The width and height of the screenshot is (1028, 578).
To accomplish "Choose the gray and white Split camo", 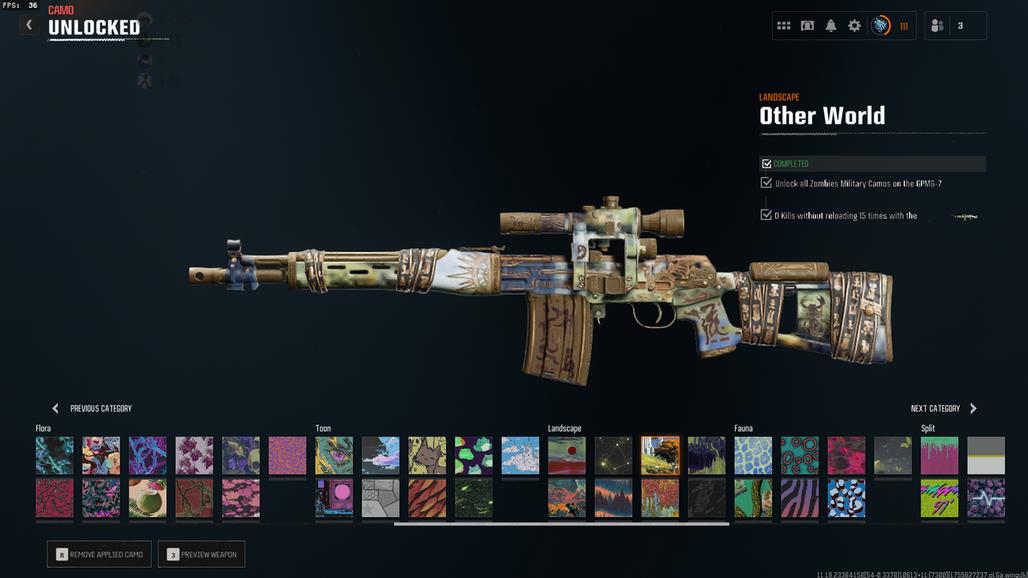I will pyautogui.click(x=986, y=455).
